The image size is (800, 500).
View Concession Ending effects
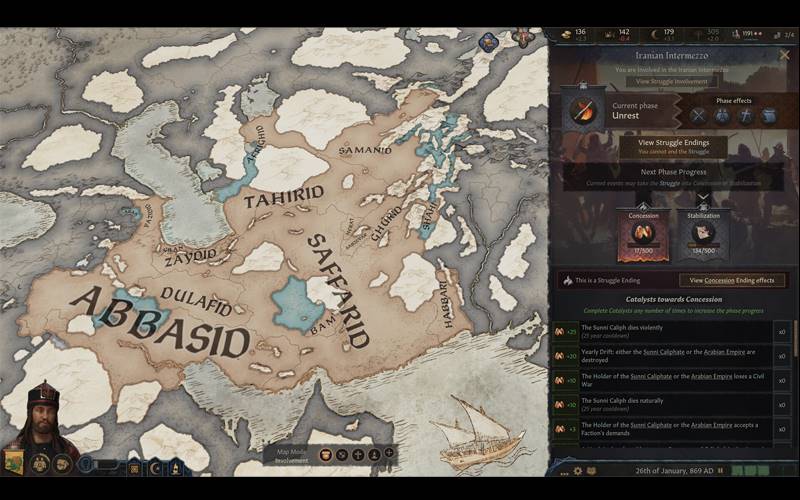pos(732,280)
